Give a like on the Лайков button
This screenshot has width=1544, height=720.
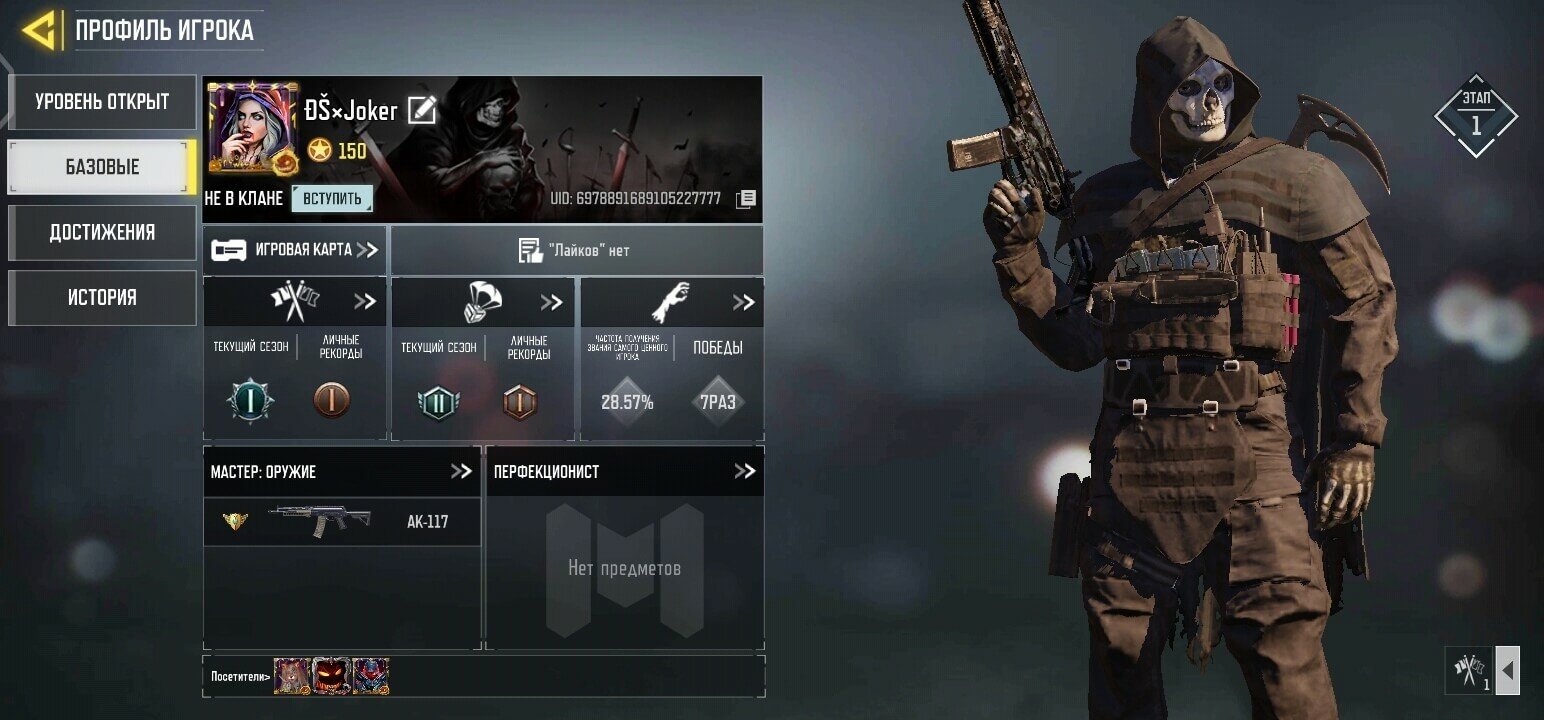[575, 250]
